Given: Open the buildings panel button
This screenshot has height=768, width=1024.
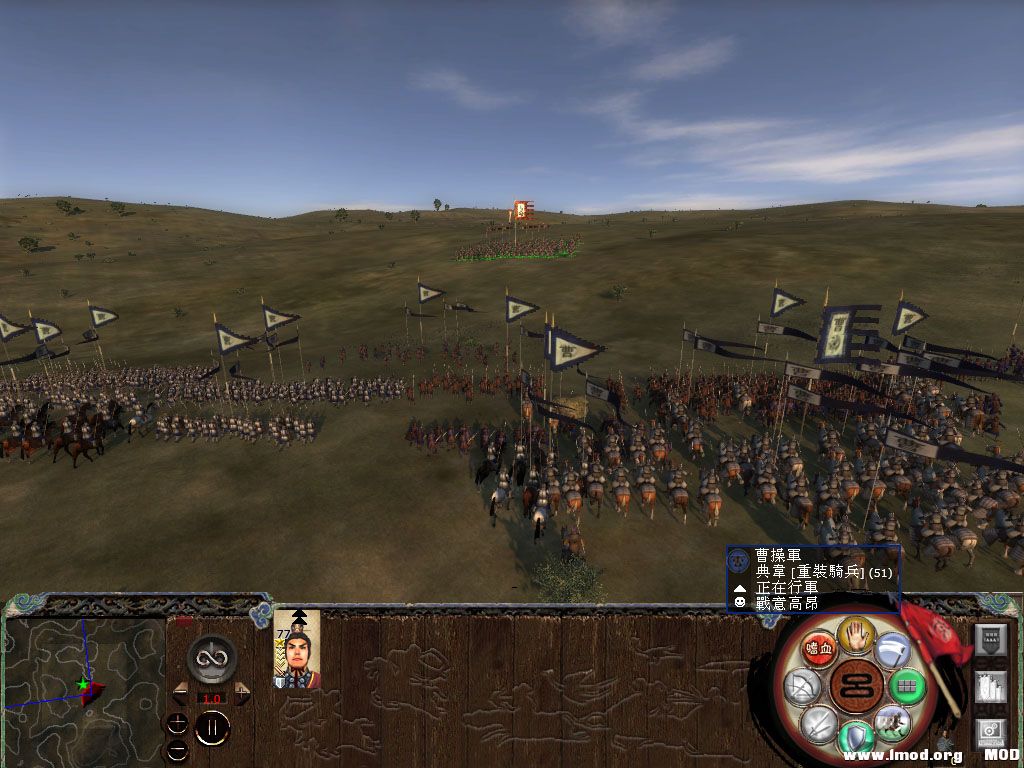Looking at the screenshot, I should [990, 687].
